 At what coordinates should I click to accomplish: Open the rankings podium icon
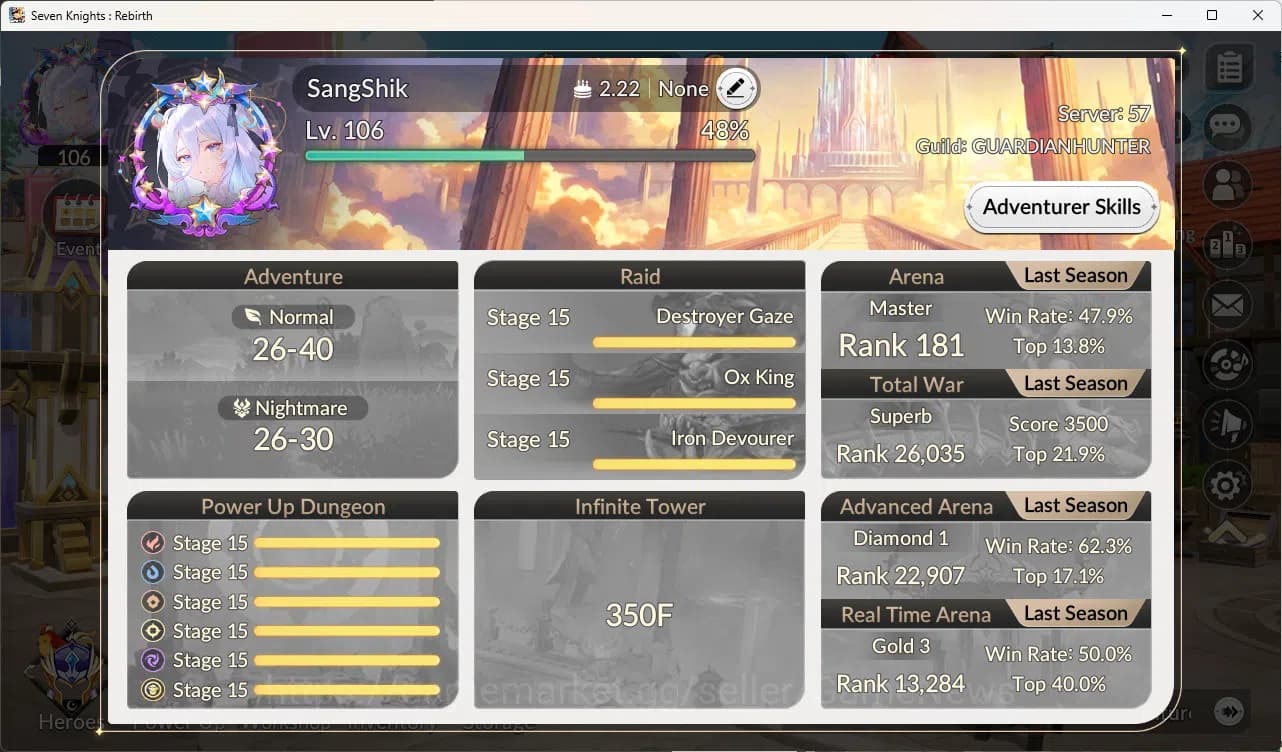(x=1228, y=244)
